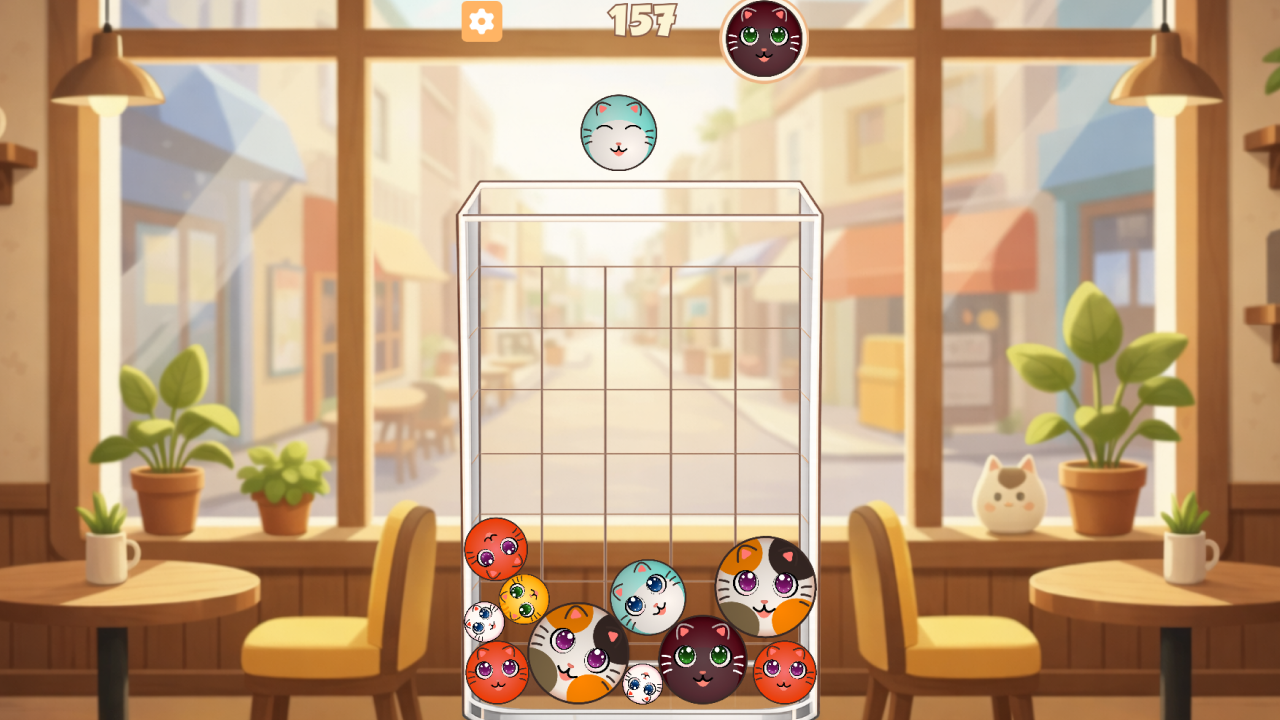The width and height of the screenshot is (1280, 720).
Task: Drop the teal cat hovering above the container
Action: (x=620, y=133)
